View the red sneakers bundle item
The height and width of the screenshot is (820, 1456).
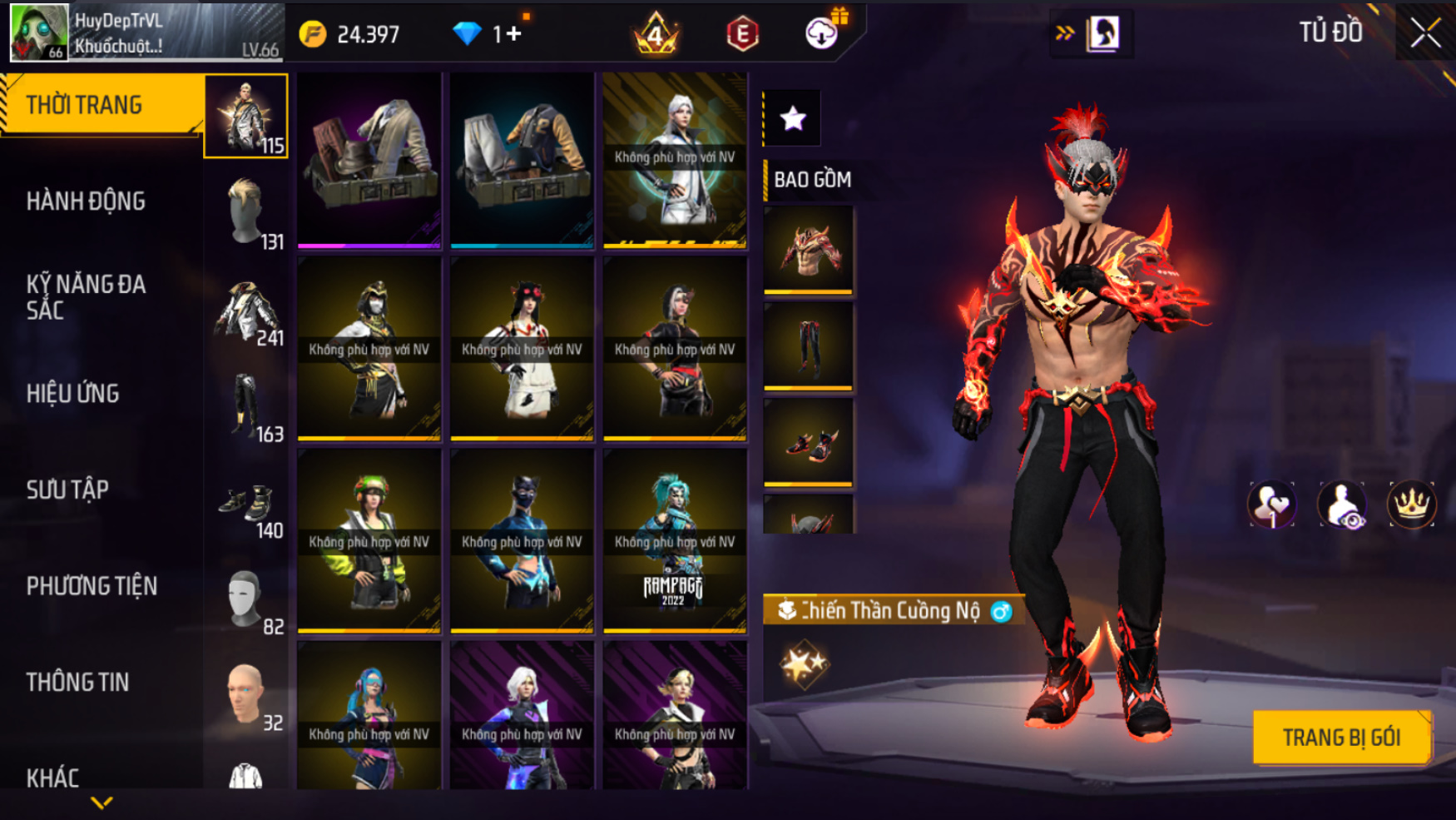click(808, 443)
